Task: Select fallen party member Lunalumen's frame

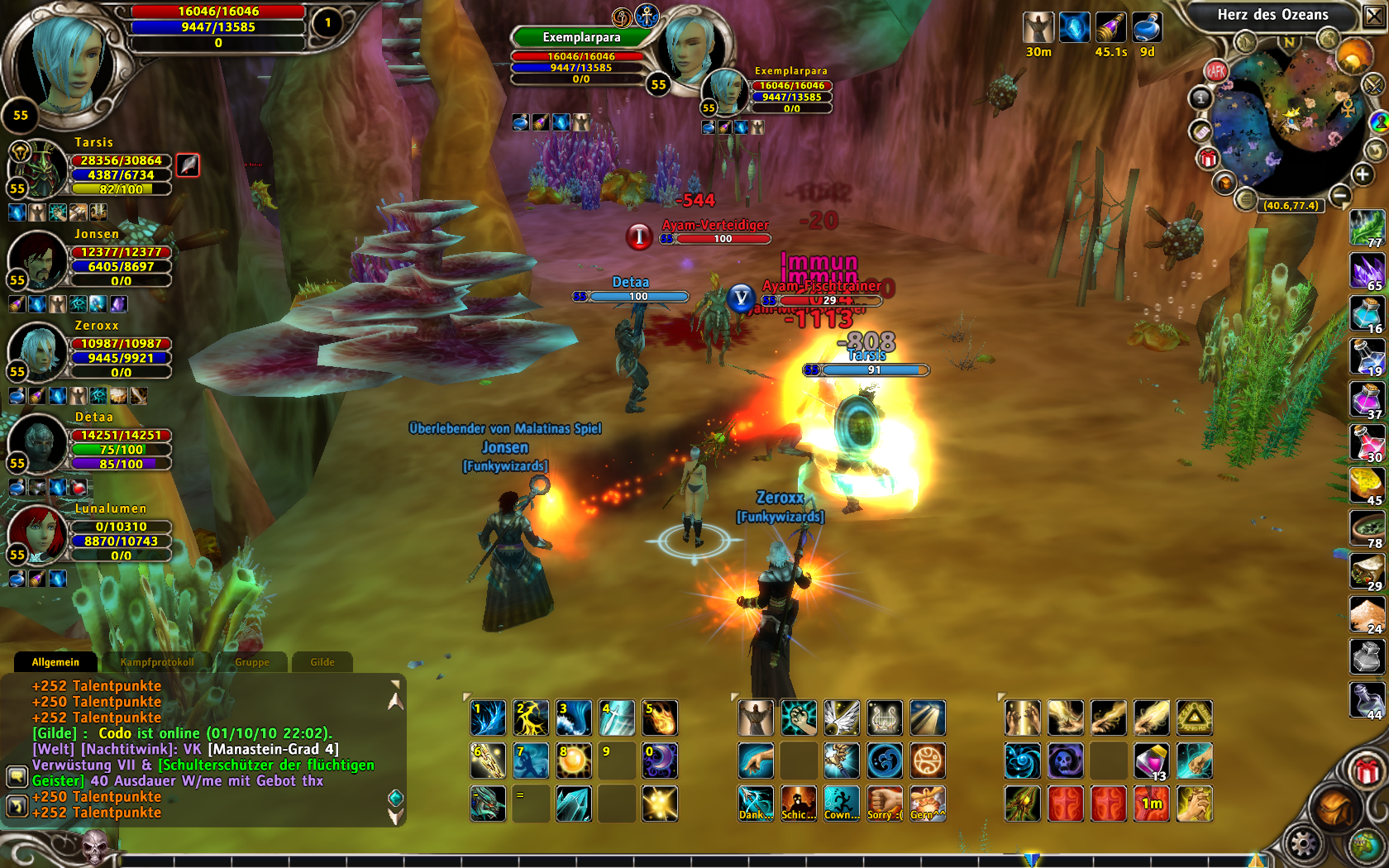Action: coord(37,533)
